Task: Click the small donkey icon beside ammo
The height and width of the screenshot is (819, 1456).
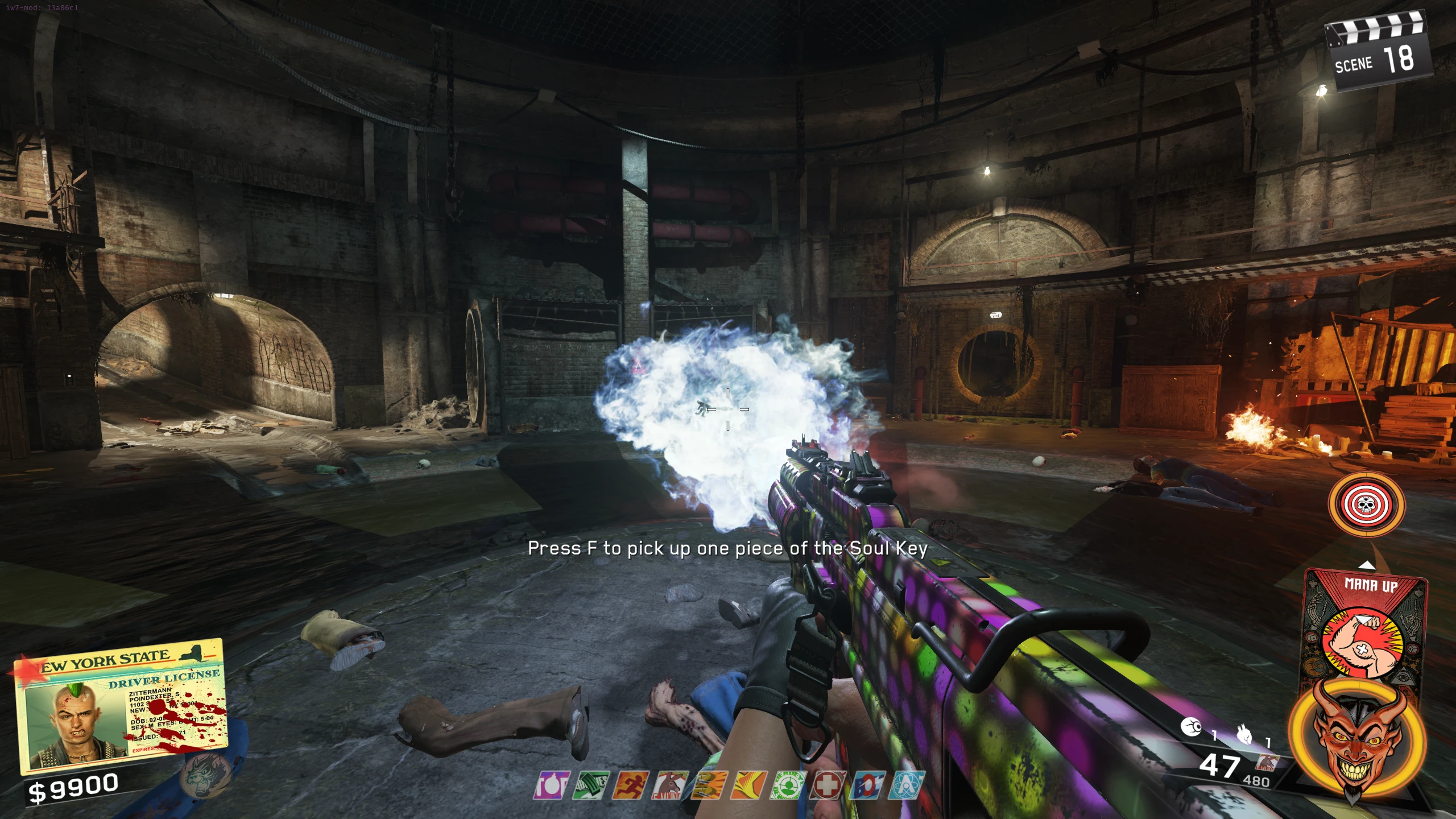Action: [x=1268, y=762]
